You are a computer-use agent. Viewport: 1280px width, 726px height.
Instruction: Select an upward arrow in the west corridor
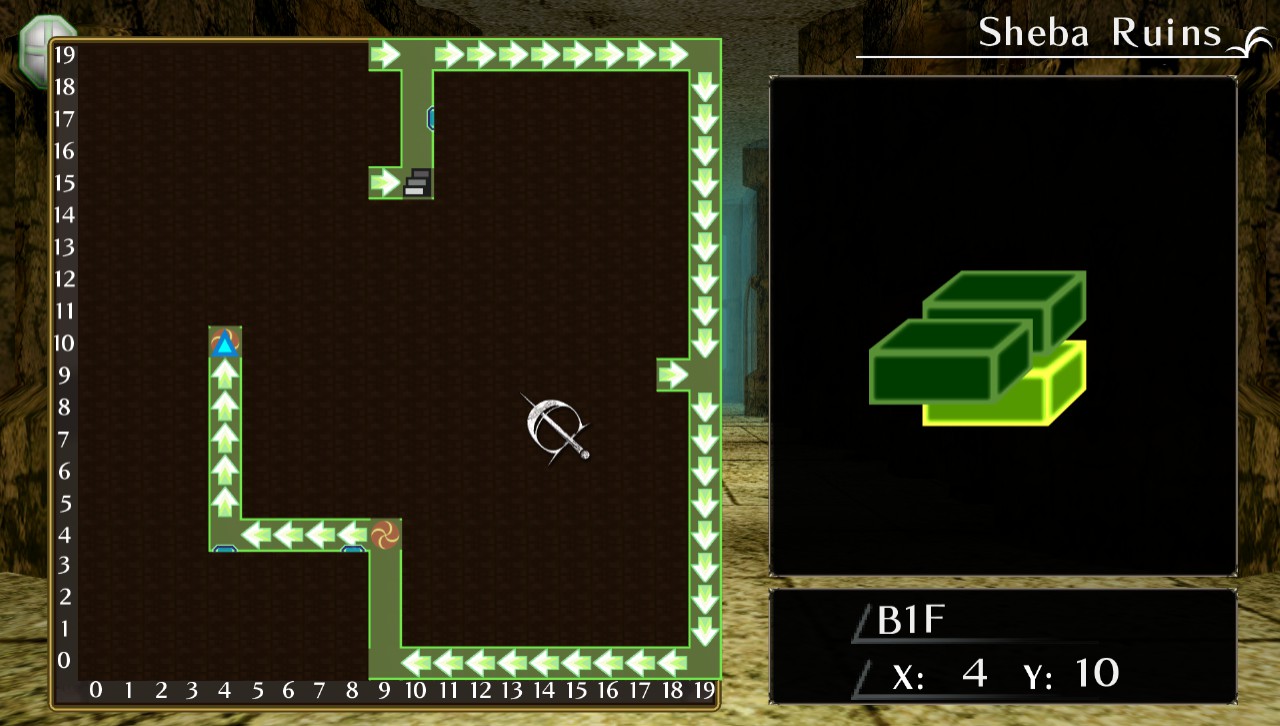223,440
